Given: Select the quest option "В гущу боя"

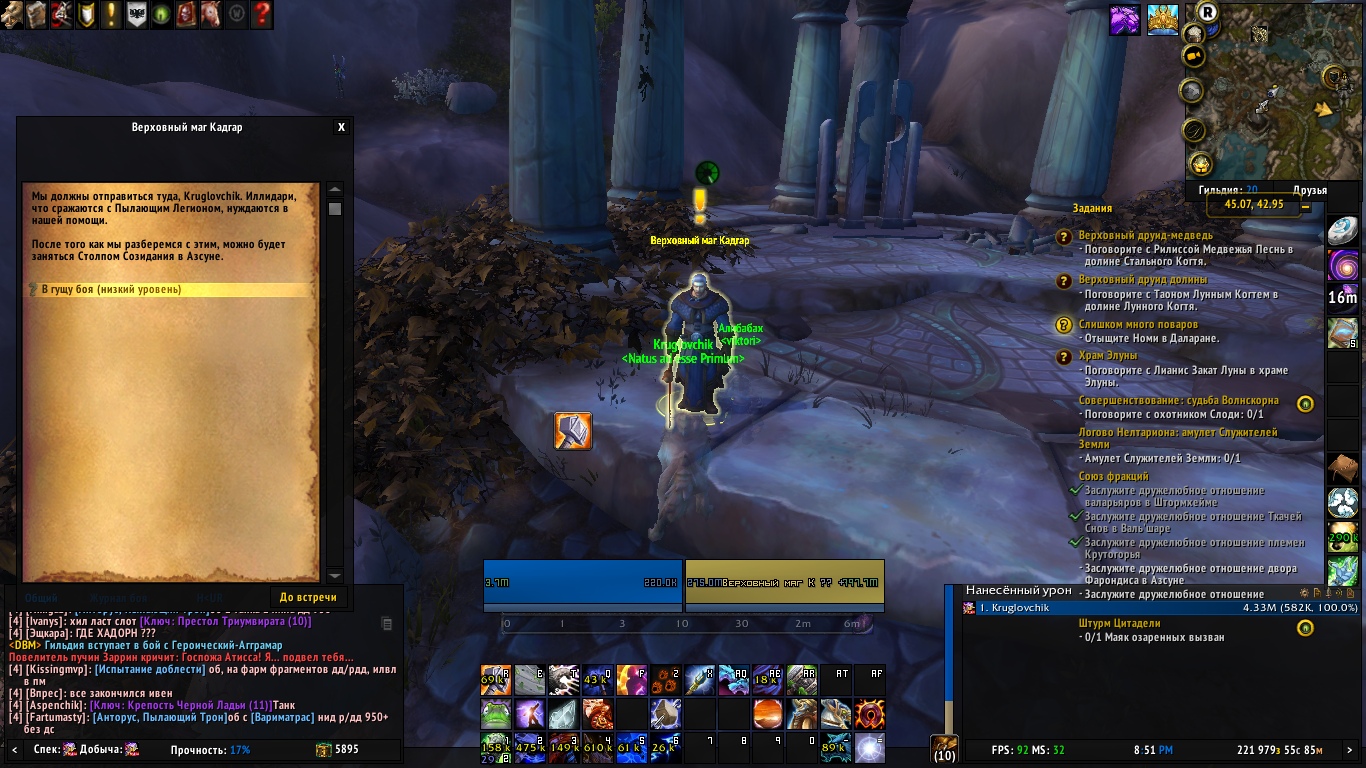Looking at the screenshot, I should [110, 290].
